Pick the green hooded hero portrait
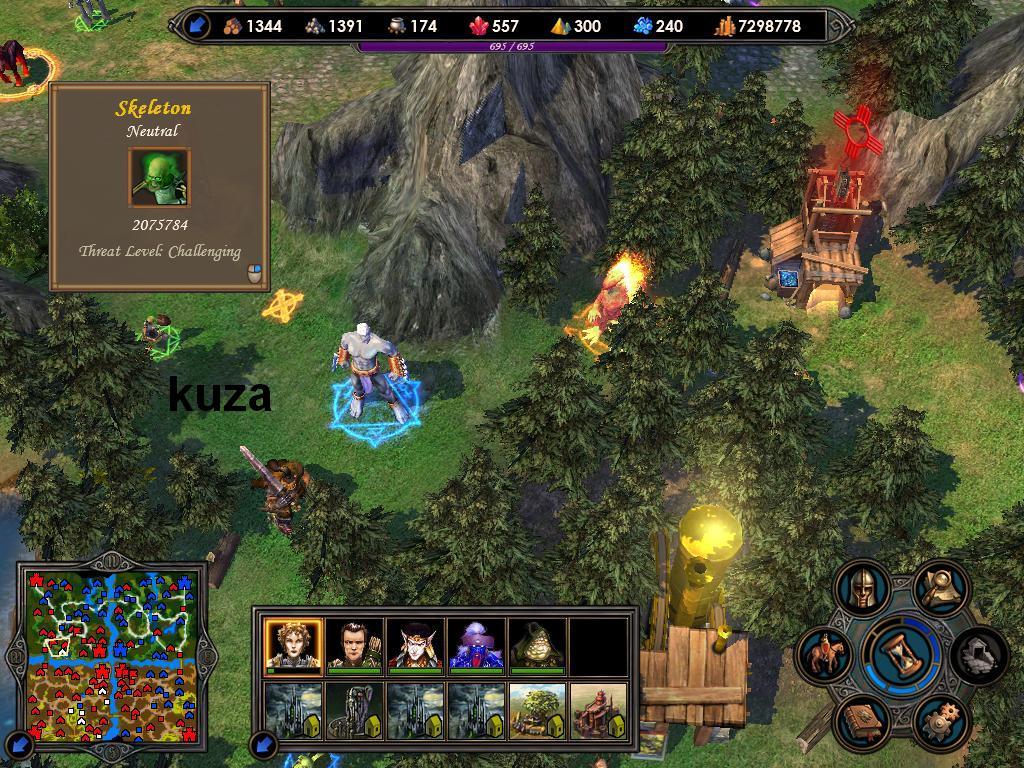This screenshot has height=768, width=1024. coord(537,646)
